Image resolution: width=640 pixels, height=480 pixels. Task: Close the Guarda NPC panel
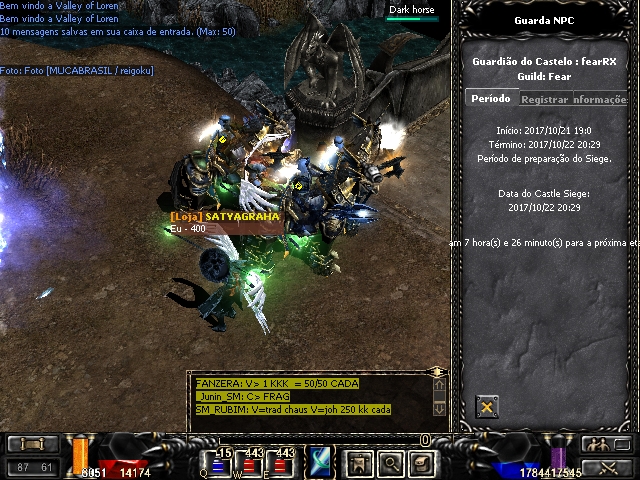487,406
